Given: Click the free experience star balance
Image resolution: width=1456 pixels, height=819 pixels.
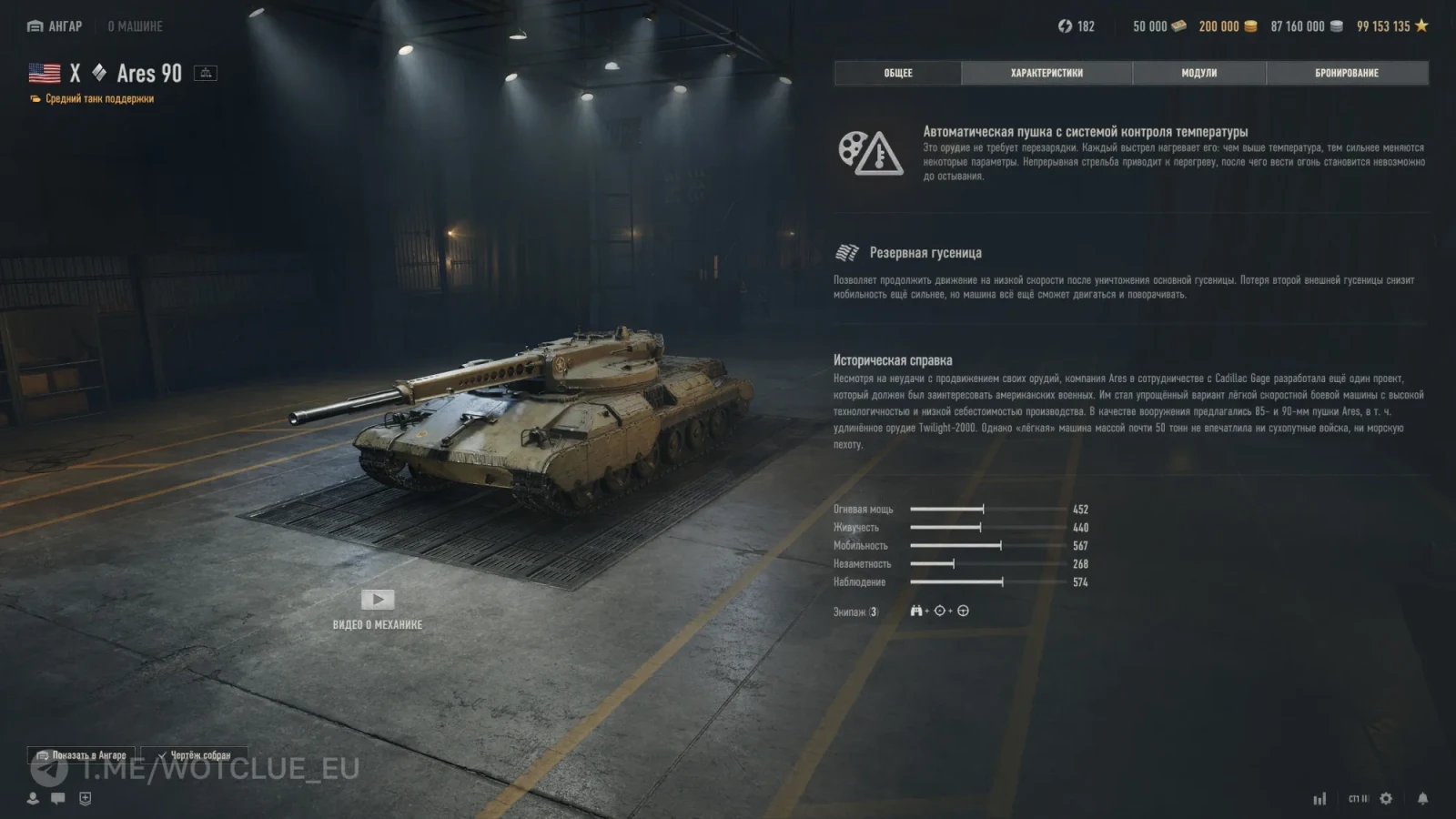Looking at the screenshot, I should (x=1392, y=26).
